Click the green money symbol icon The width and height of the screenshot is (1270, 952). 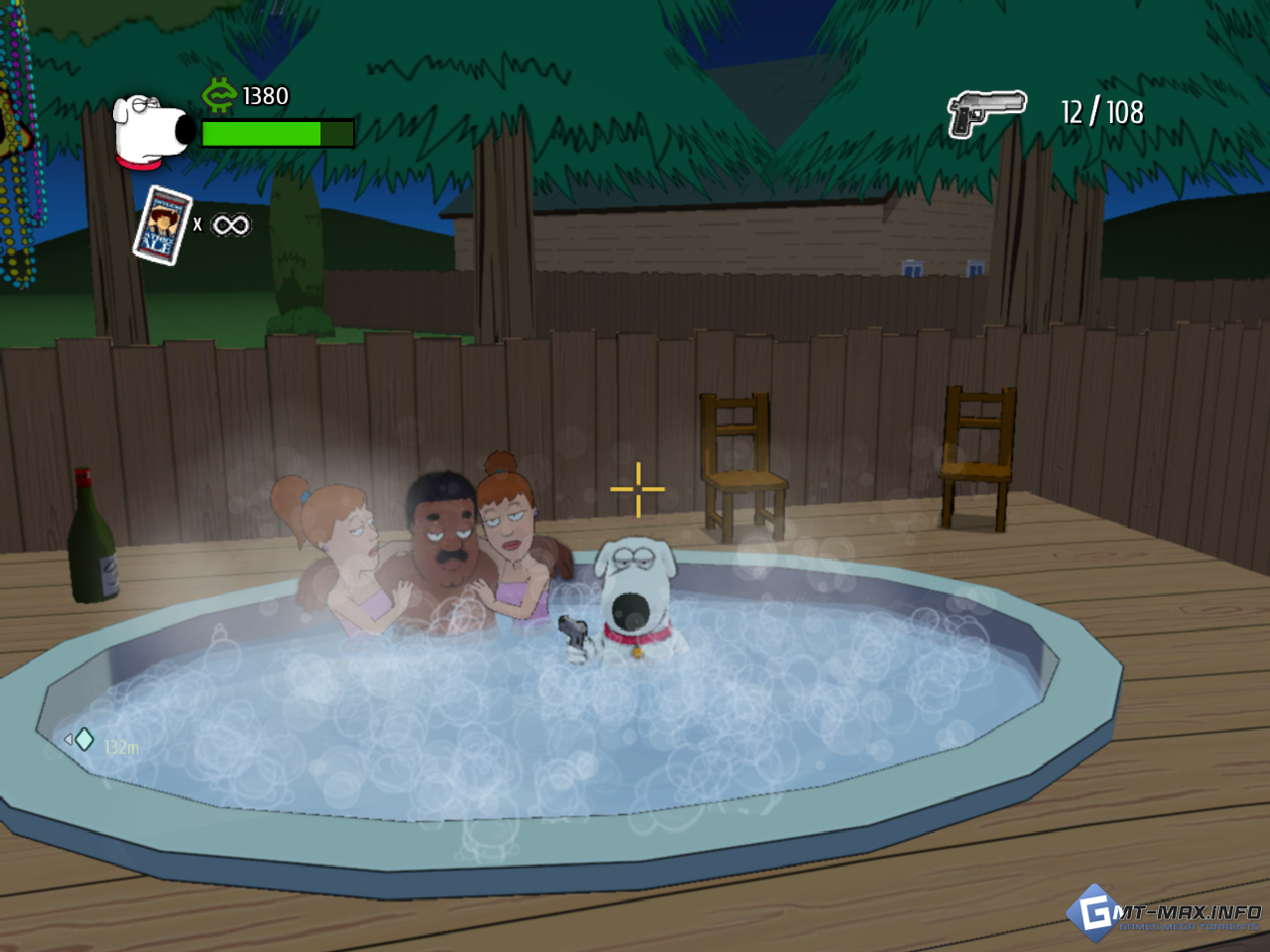tap(218, 95)
